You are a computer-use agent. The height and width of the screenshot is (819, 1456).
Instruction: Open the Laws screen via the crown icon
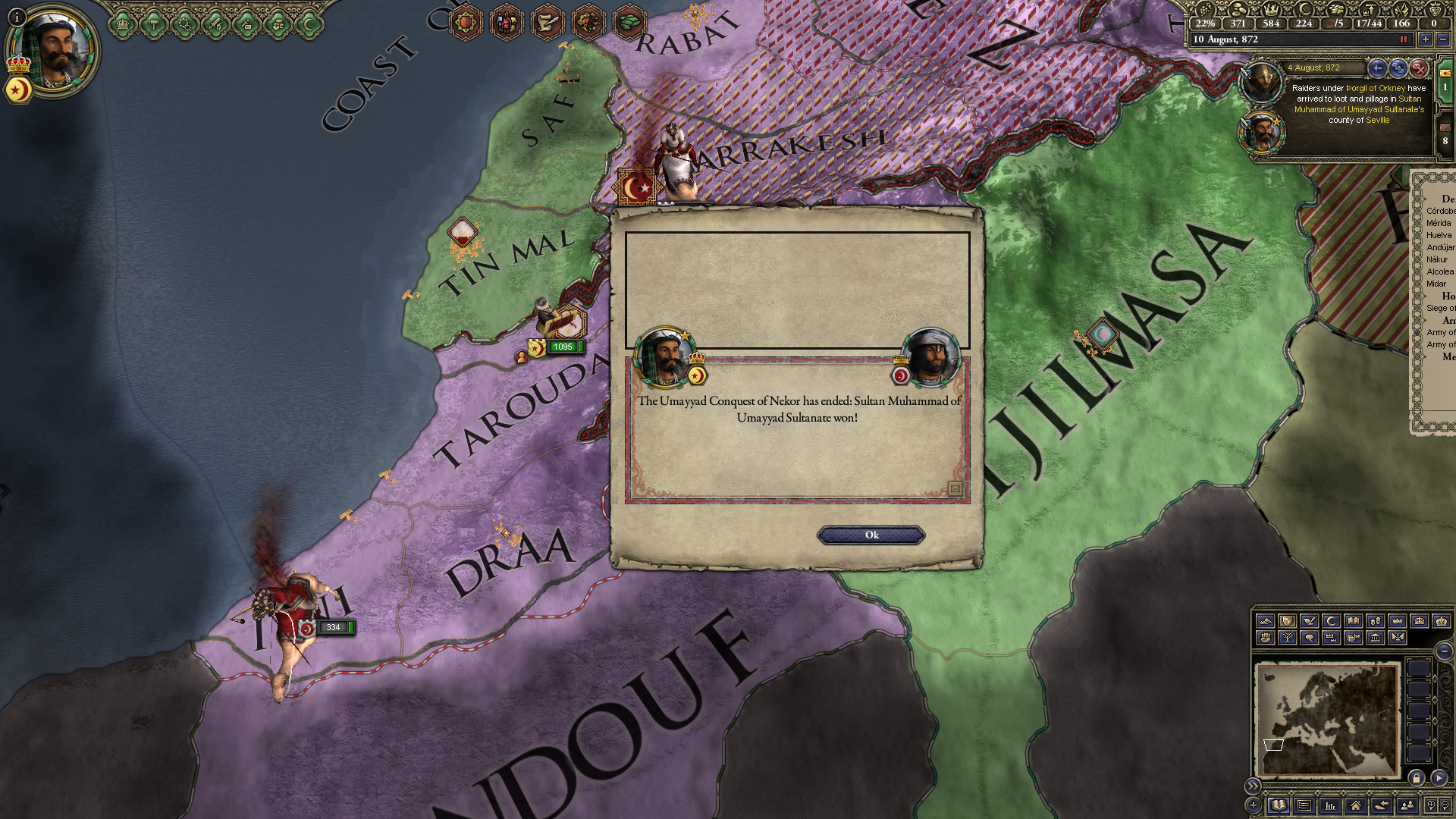tap(122, 23)
